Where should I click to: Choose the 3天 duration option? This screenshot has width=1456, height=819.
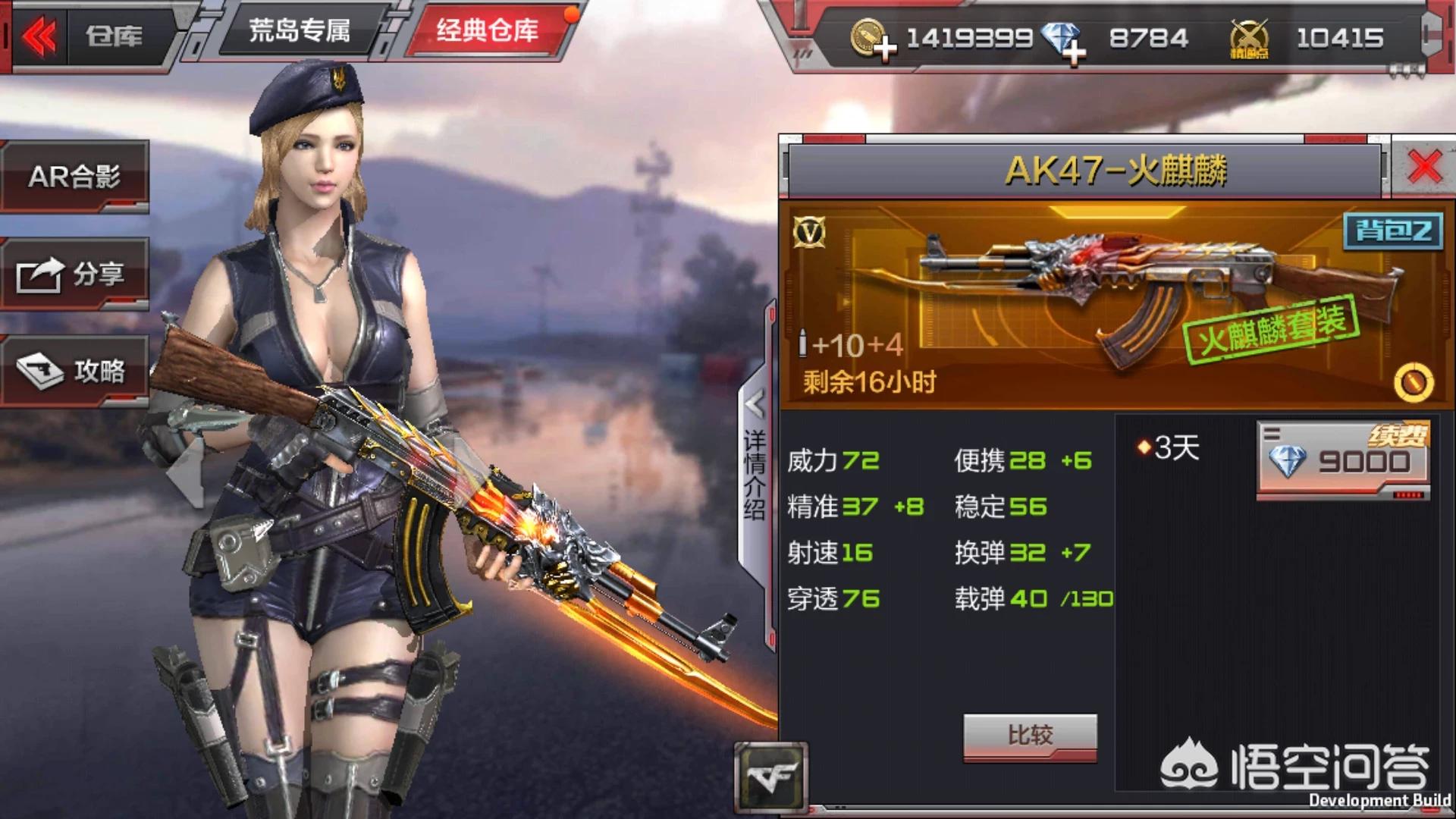click(1170, 448)
